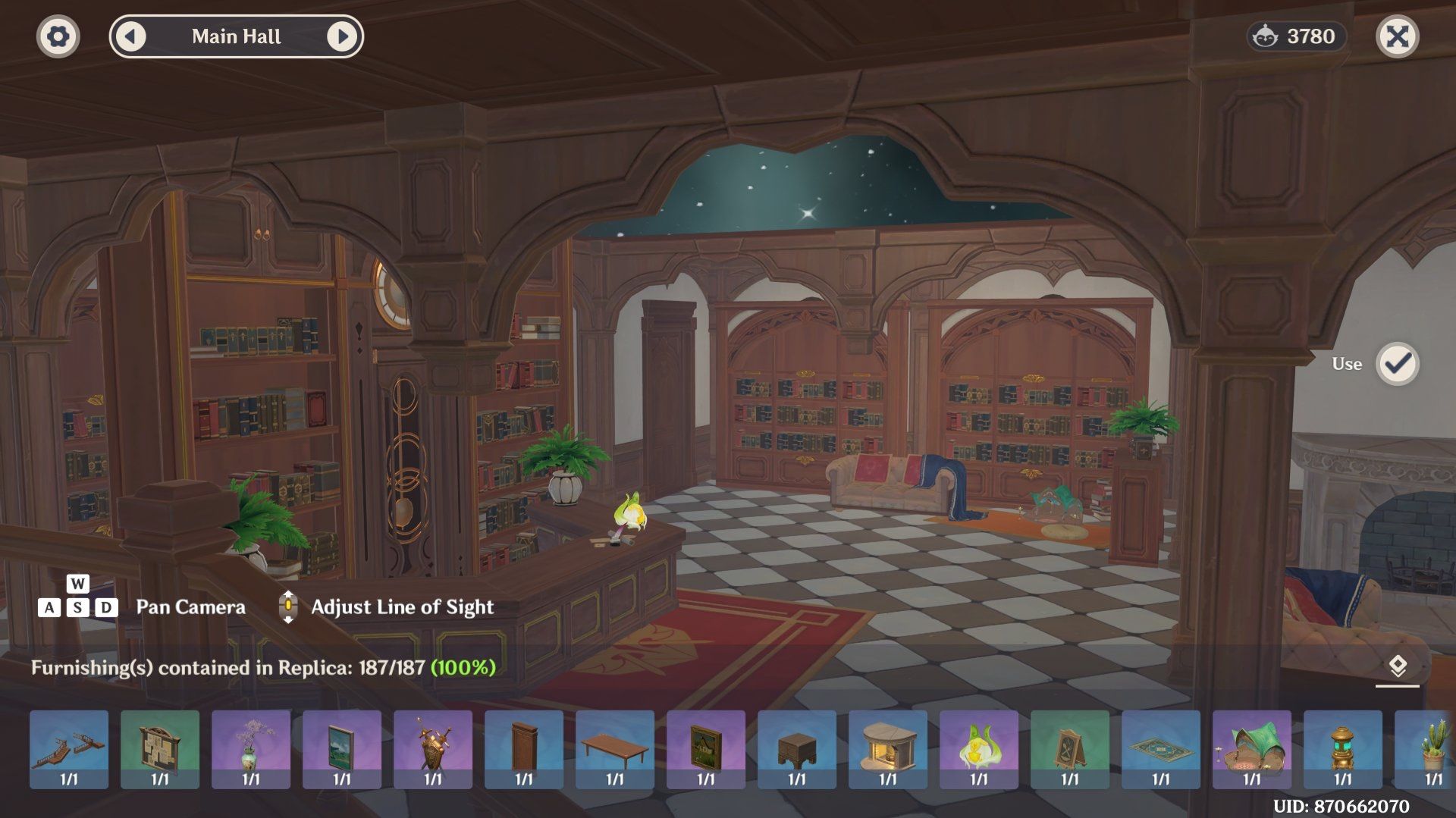This screenshot has width=1456, height=818.
Task: Choose the small dark wooden nightstand slot
Action: click(797, 749)
